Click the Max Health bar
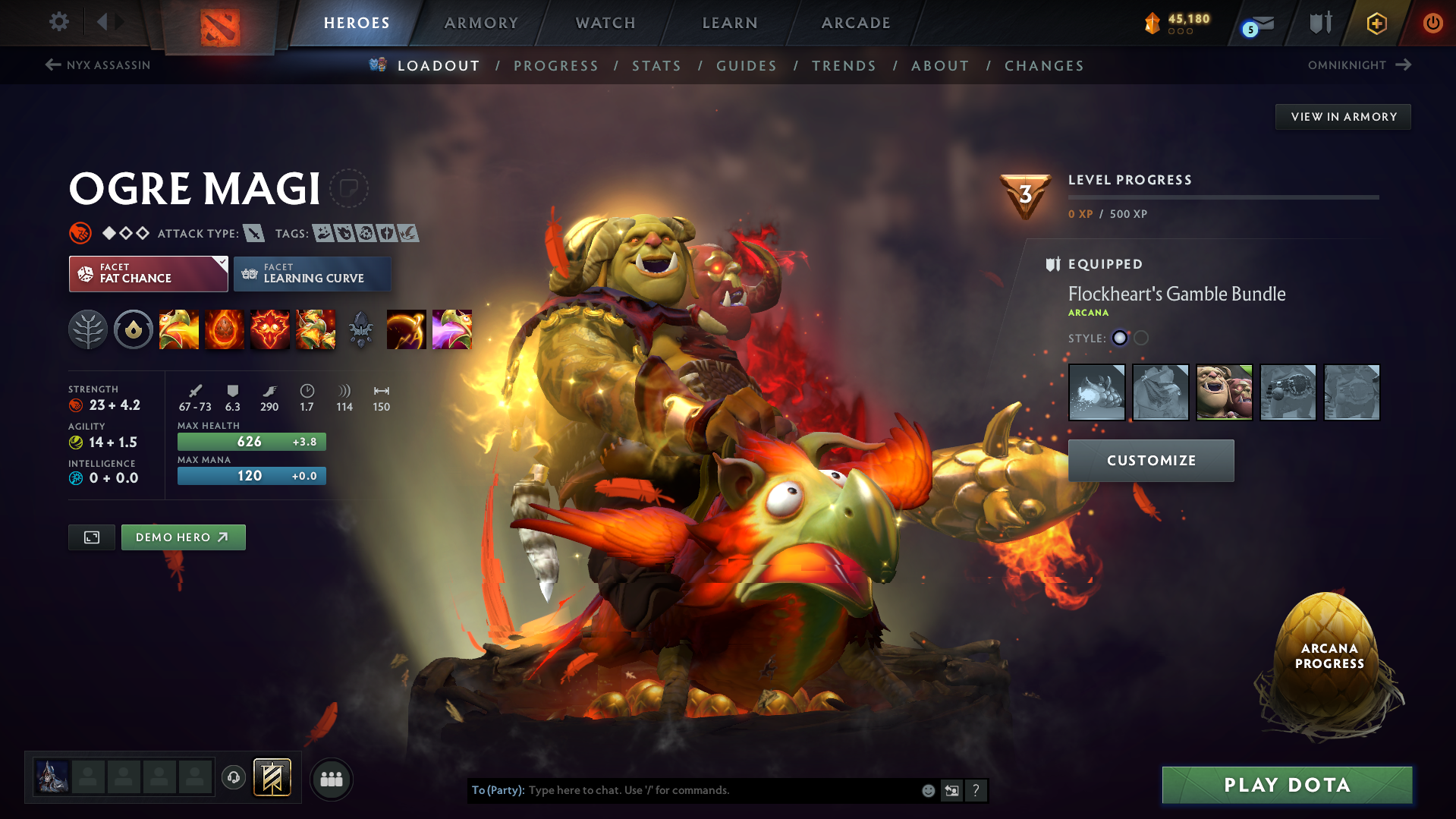1456x819 pixels. [251, 441]
